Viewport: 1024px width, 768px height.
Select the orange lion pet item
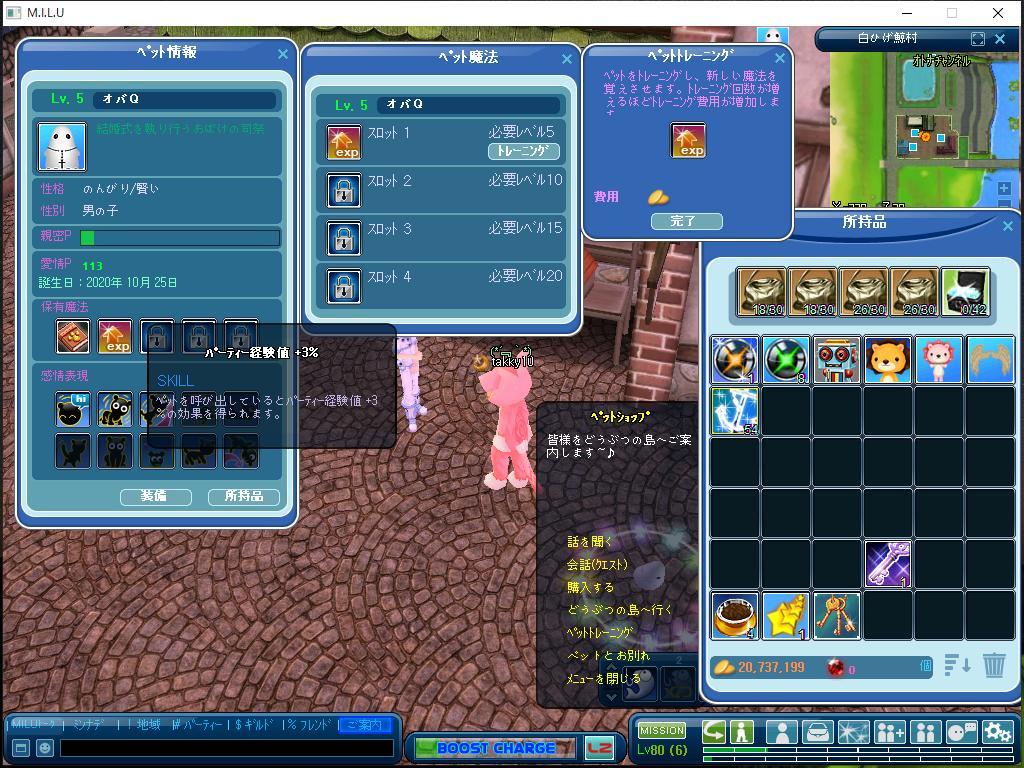pyautogui.click(x=888, y=360)
